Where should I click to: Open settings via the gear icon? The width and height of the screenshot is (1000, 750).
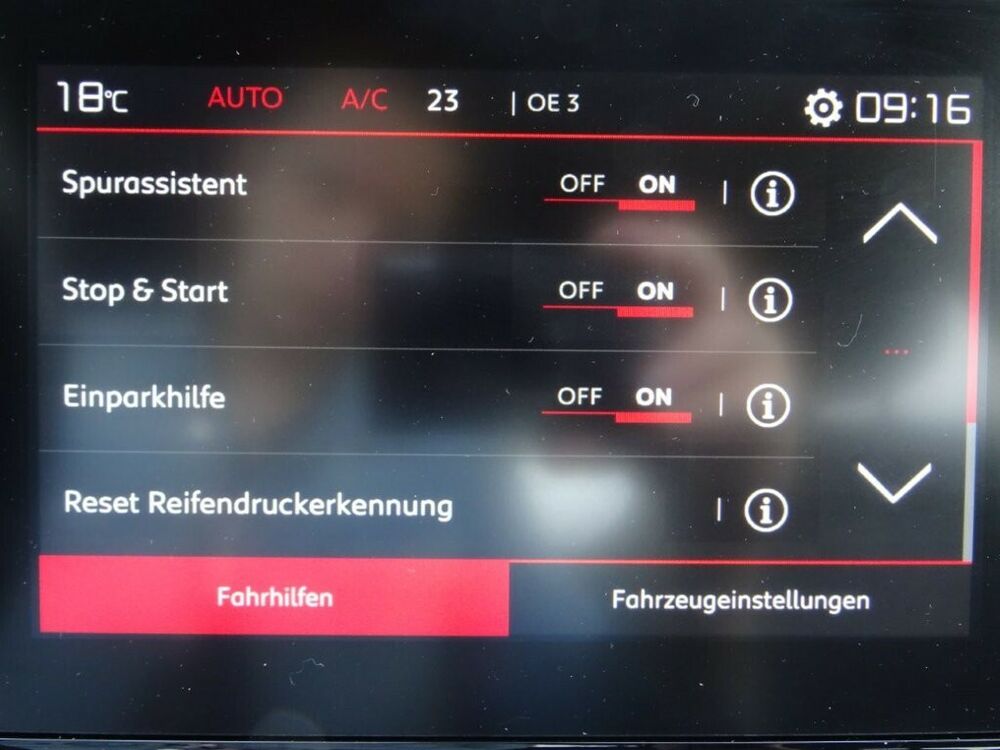pos(823,108)
